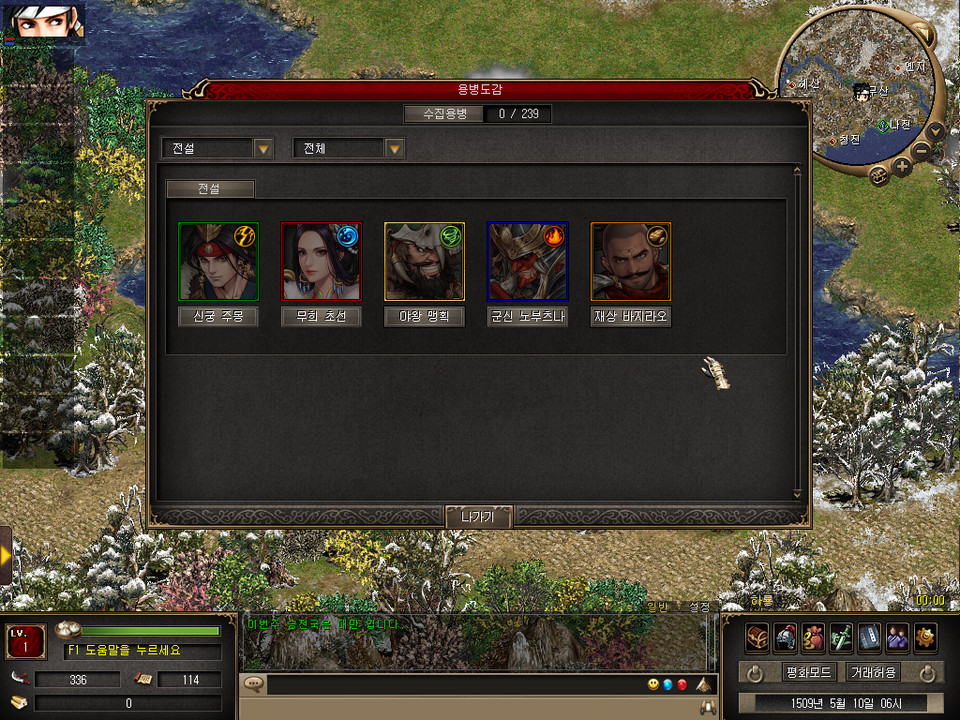This screenshot has width=960, height=720.
Task: View the 야왕 맹획 mercenary portrait
Action: 424,261
